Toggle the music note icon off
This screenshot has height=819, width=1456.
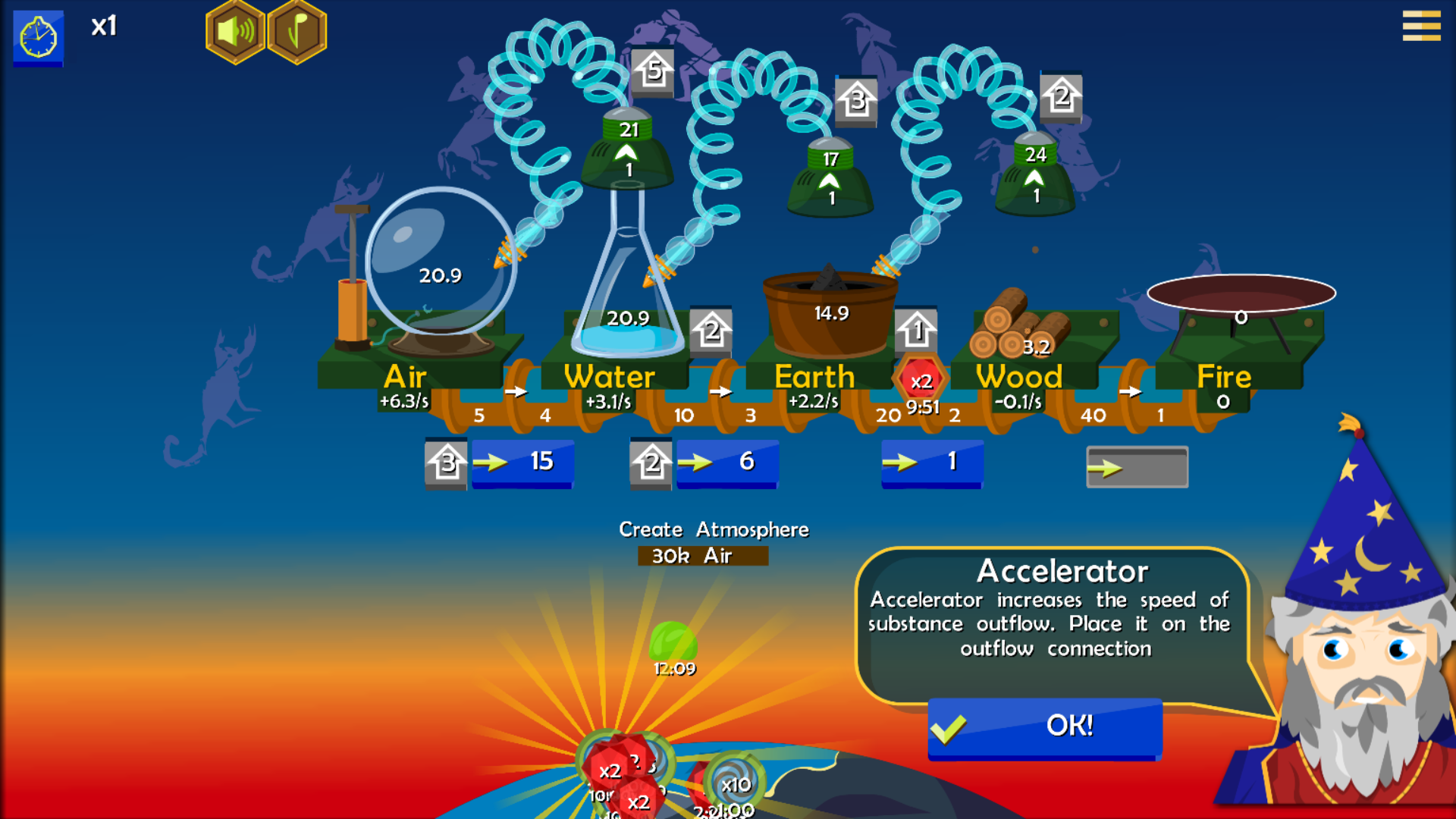296,30
